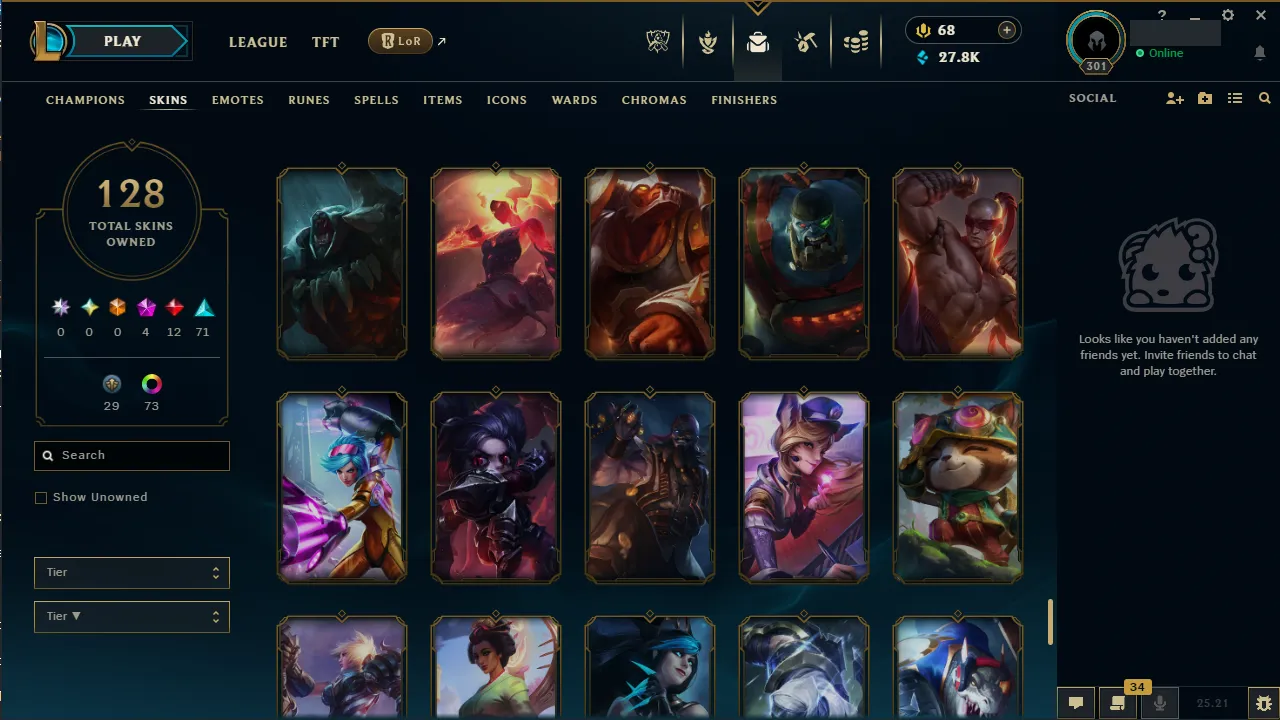This screenshot has width=1280, height=720.
Task: Click inside the skin Search field
Action: coord(131,455)
